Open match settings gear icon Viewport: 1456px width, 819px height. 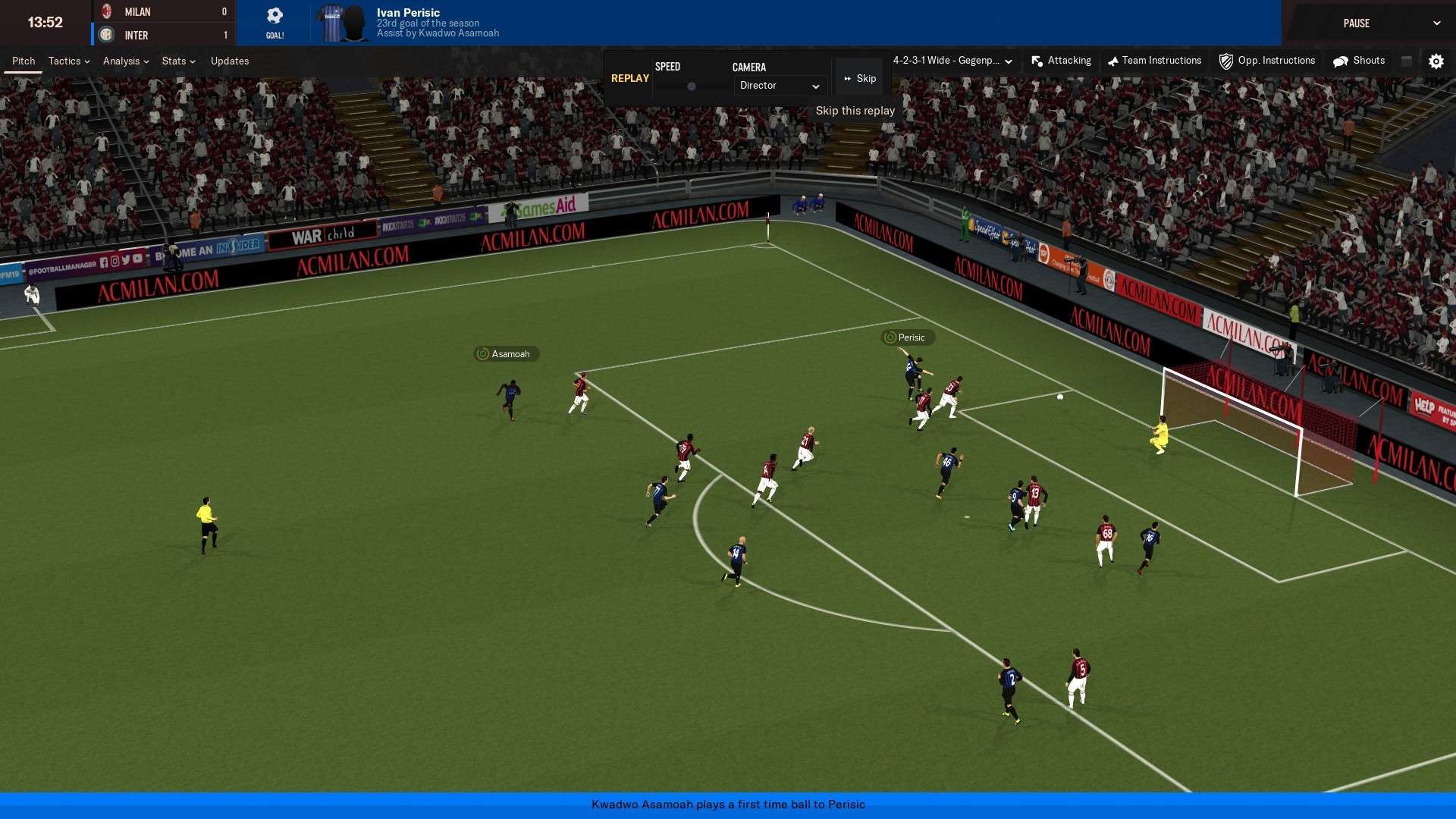(x=1436, y=61)
